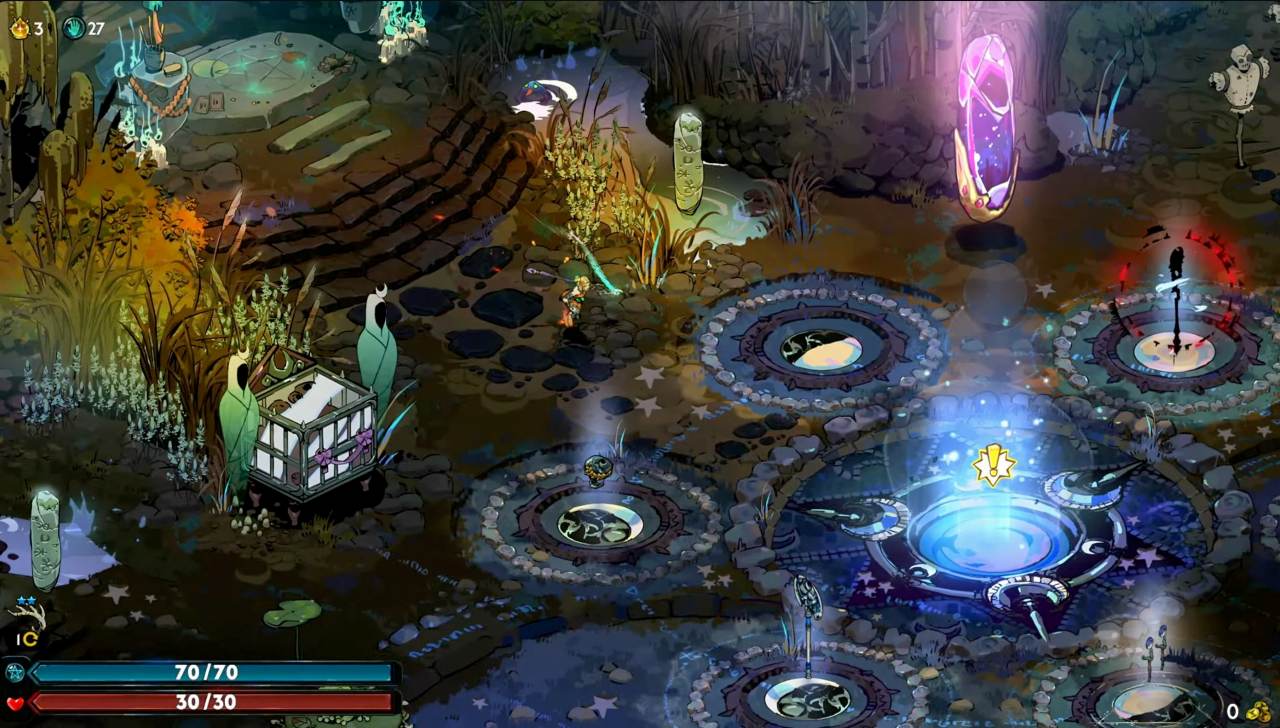
Task: Inspect the antler keepsake icon
Action: pyautogui.click(x=28, y=615)
